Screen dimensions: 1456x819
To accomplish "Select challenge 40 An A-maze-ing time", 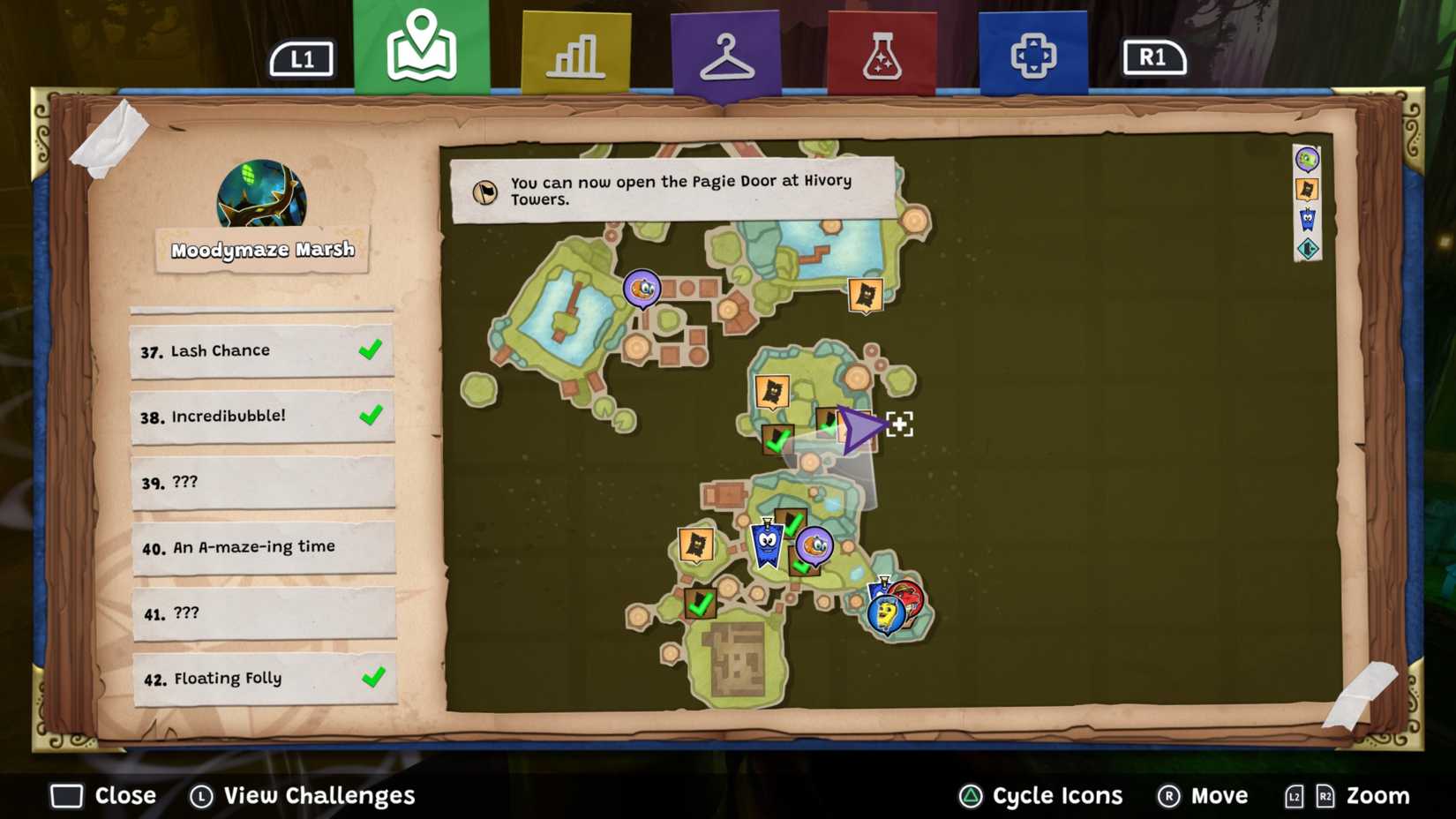I will click(x=263, y=547).
